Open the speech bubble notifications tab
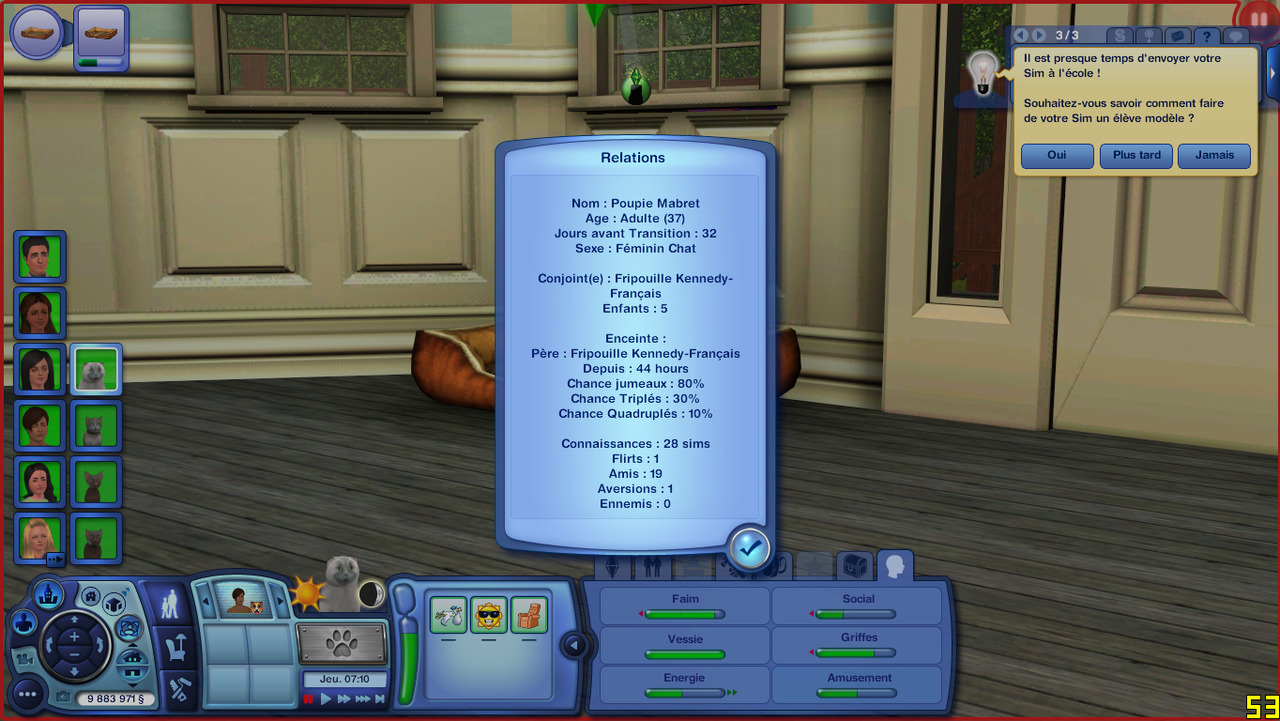1280x721 pixels. [1236, 36]
